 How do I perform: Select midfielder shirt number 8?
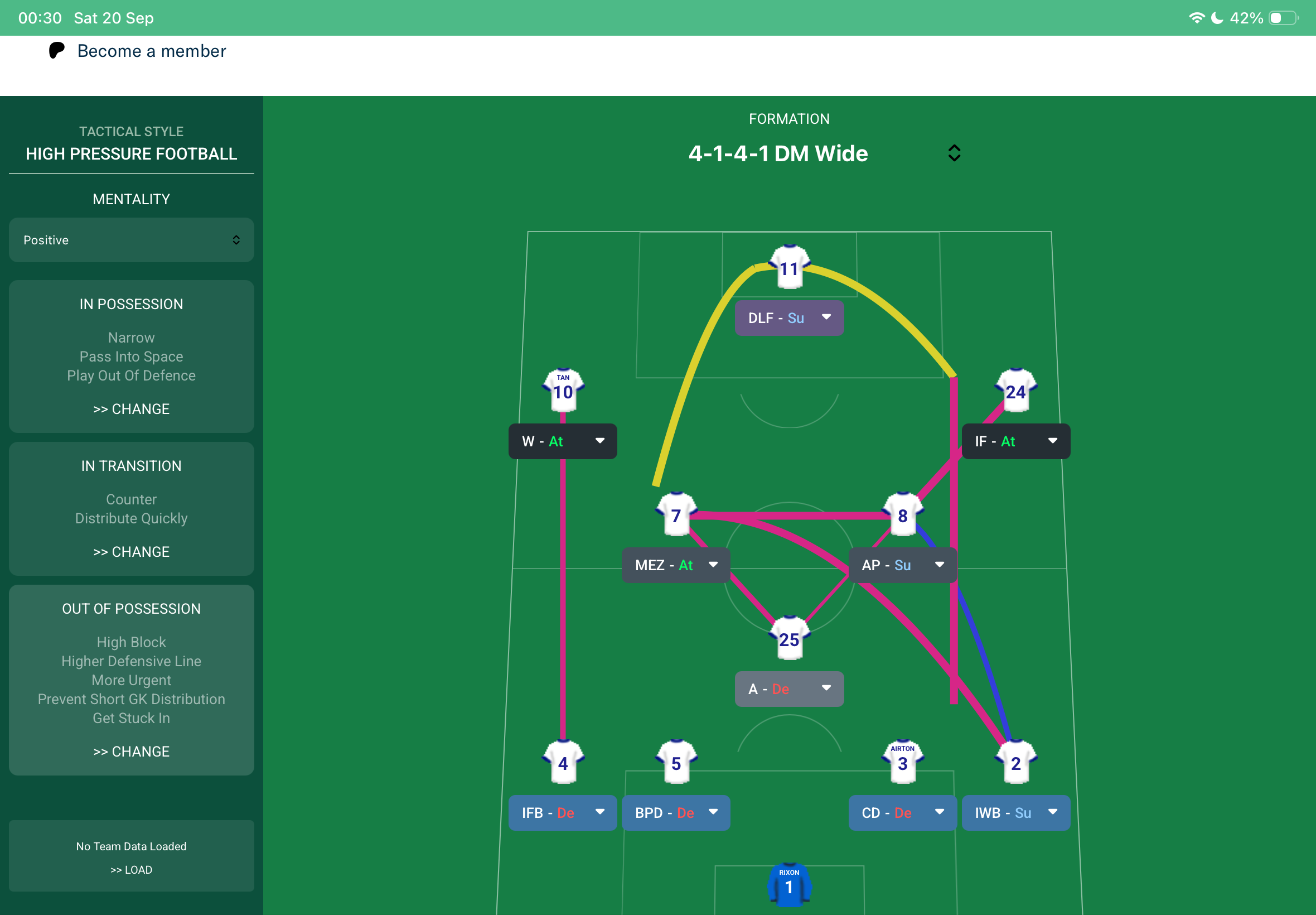coord(901,516)
